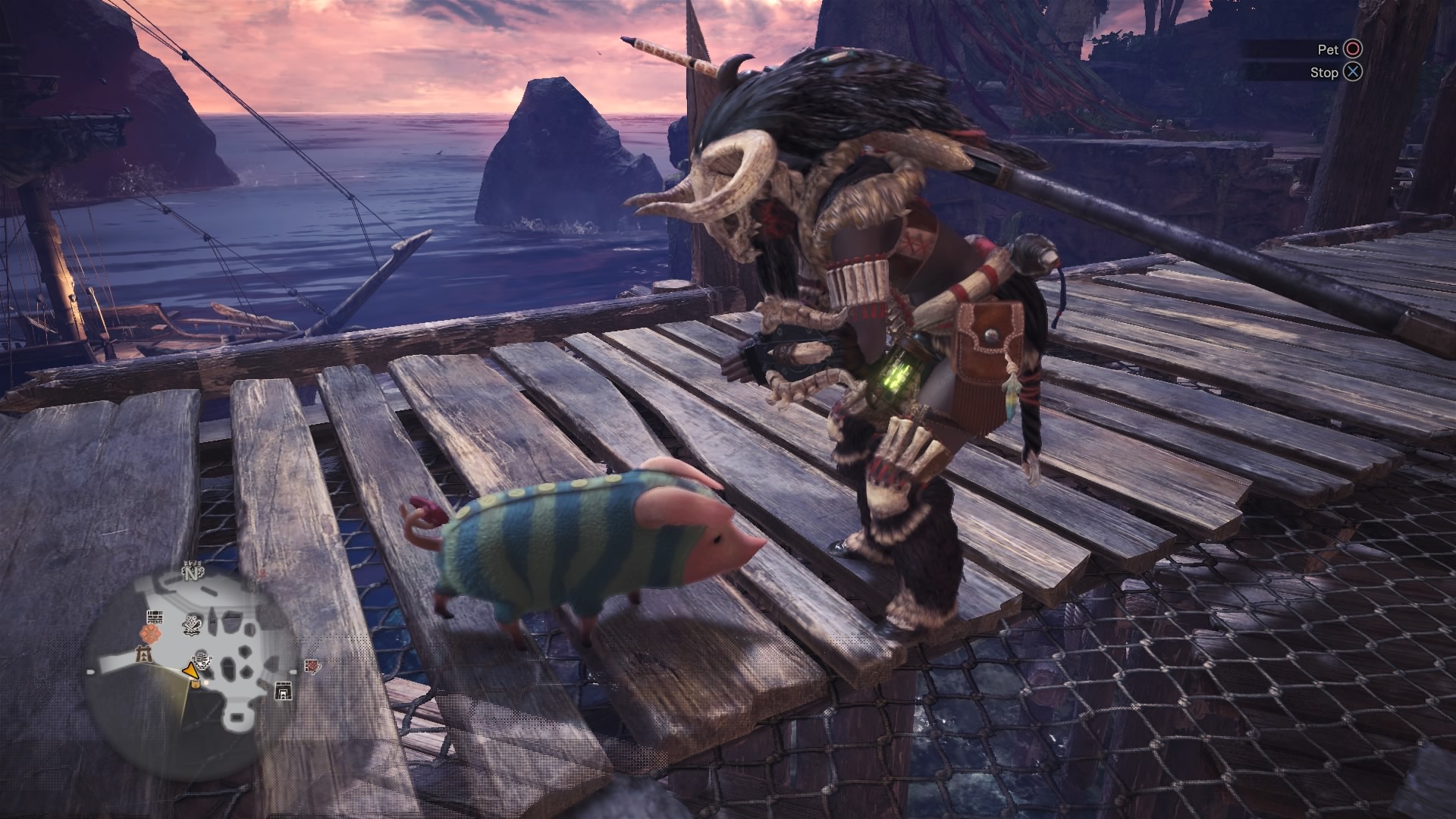Click the brick wall marker on minimap
Screen dimensions: 1456x819
[155, 617]
